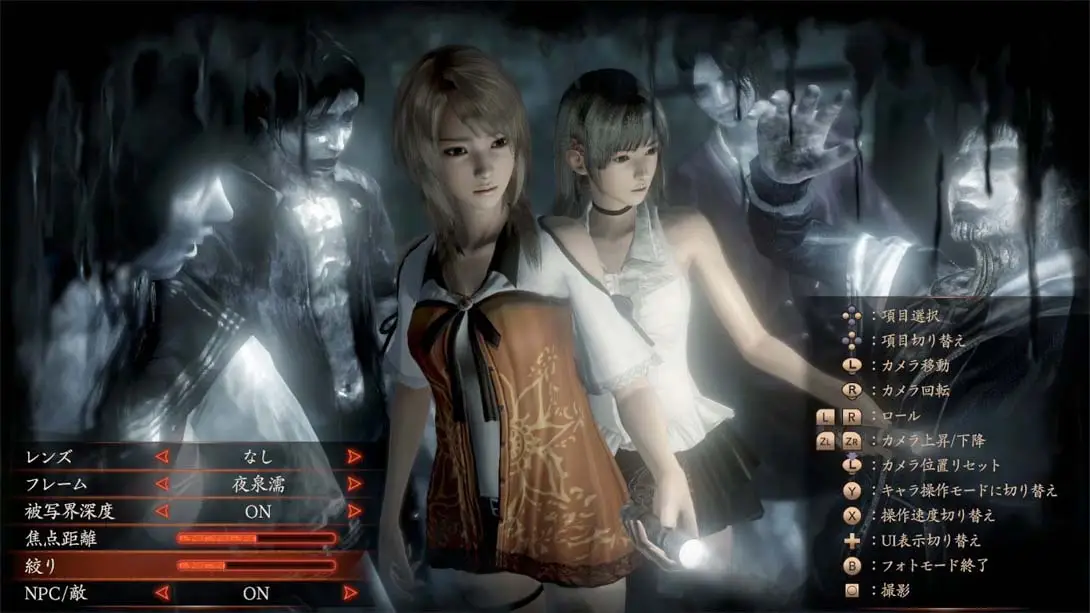Viewport: 1090px width, 613px height.
Task: Adjust the 焦点距離 slider bar
Action: 256,539
